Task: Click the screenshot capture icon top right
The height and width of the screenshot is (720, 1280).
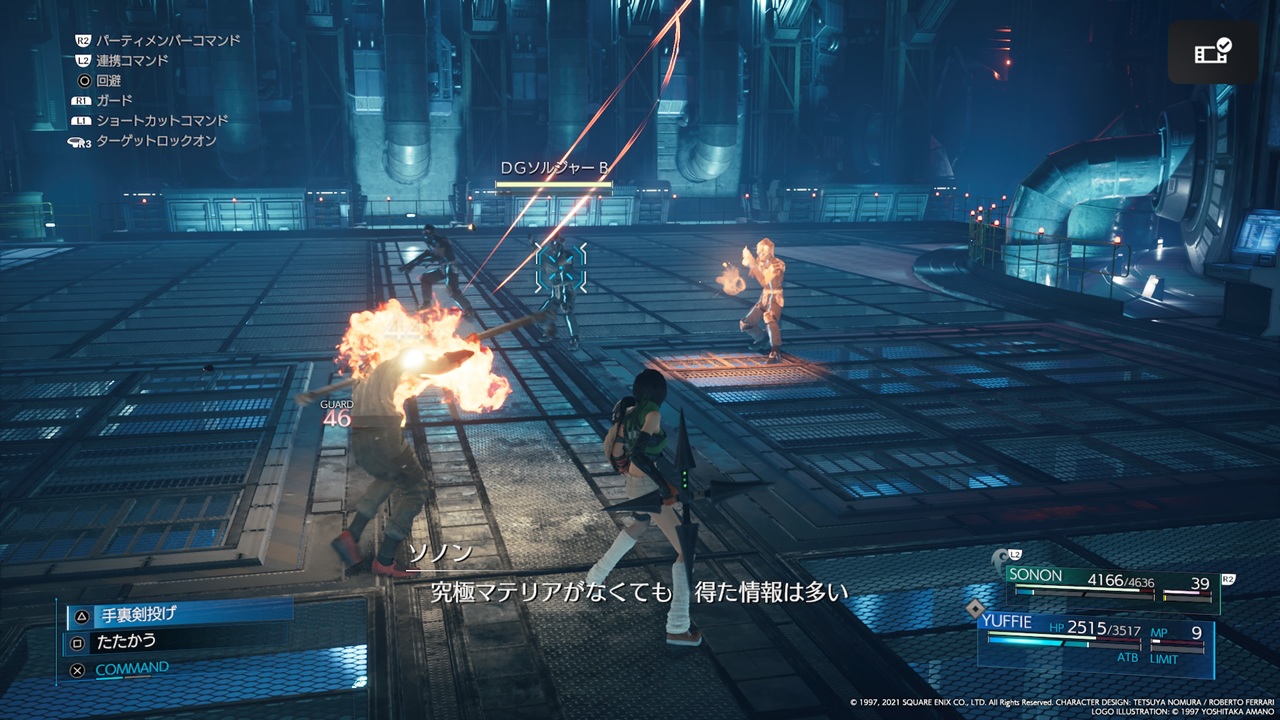Action: click(x=1213, y=51)
